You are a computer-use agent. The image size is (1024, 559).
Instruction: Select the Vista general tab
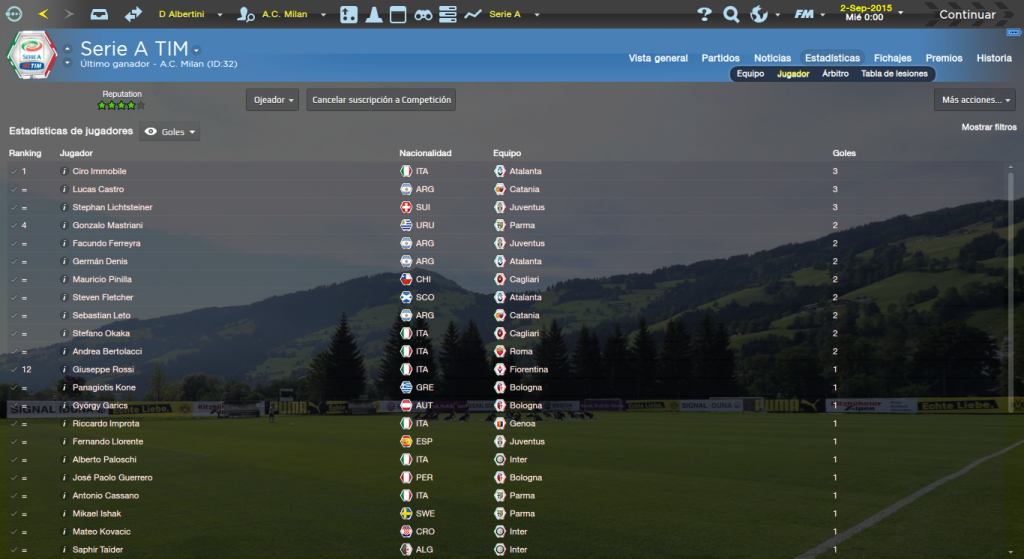658,58
